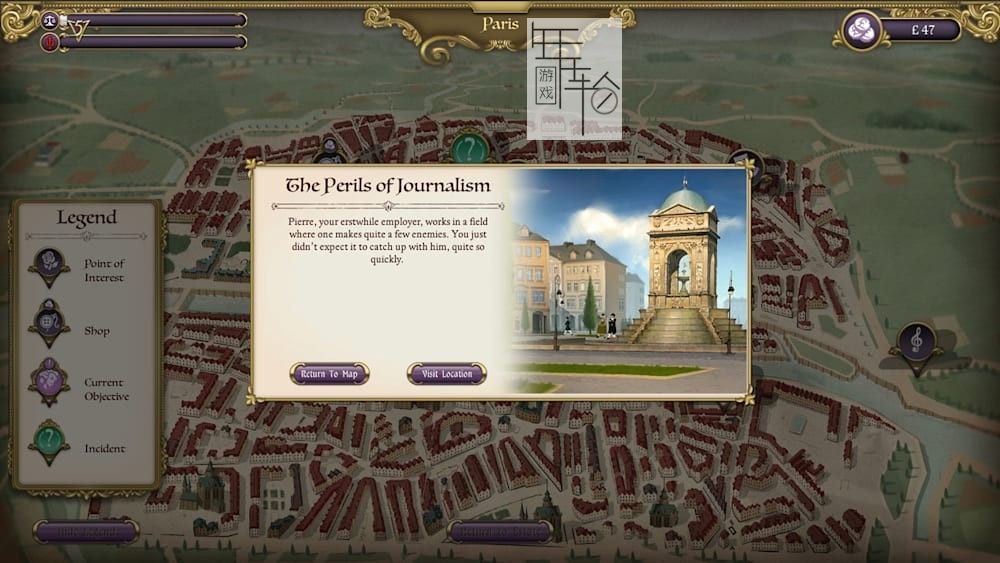Image resolution: width=1000 pixels, height=563 pixels.
Task: Click the dimmed button at bottom center
Action: tap(500, 531)
